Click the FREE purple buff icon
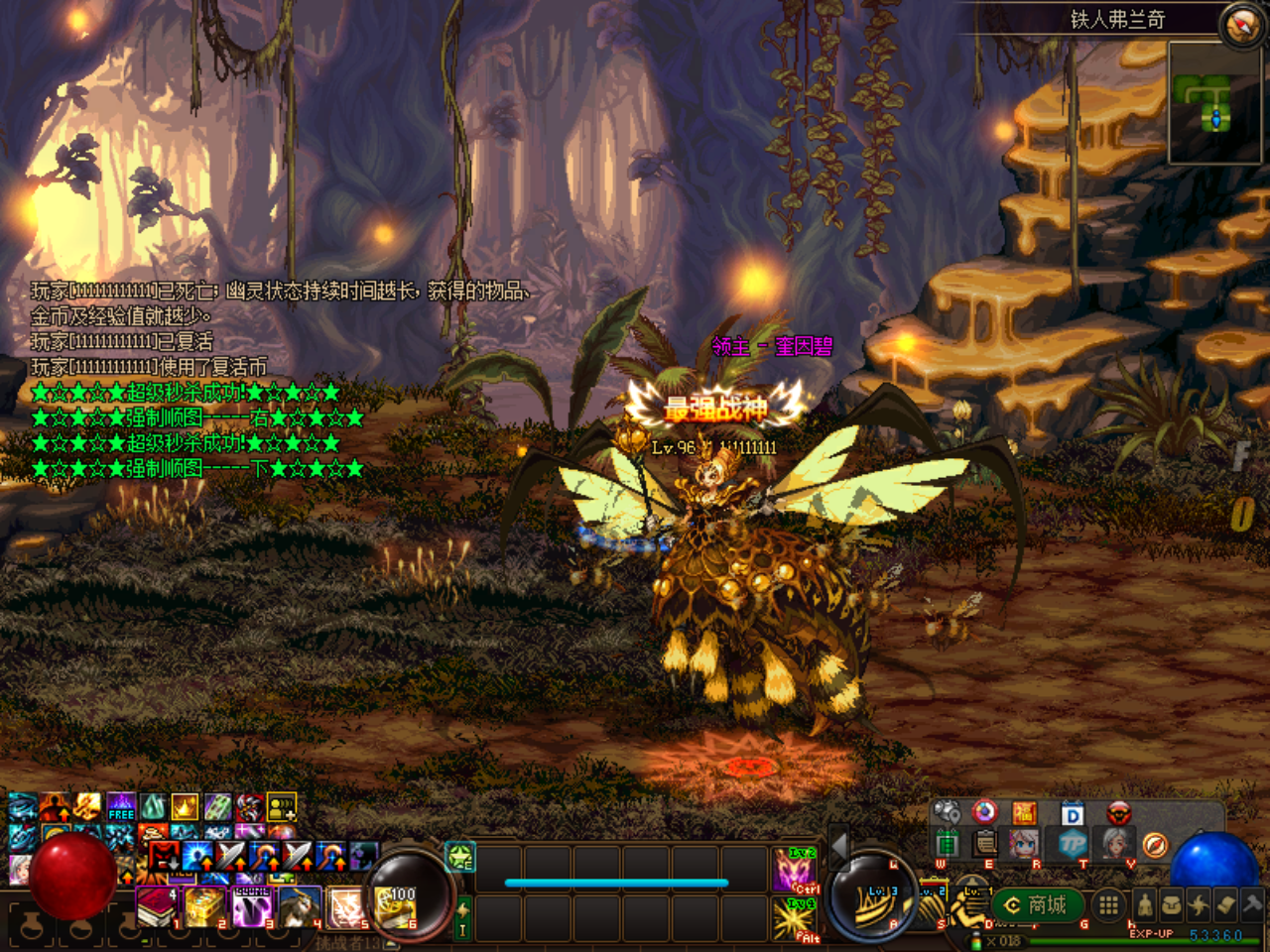This screenshot has height=952, width=1270. tap(121, 807)
